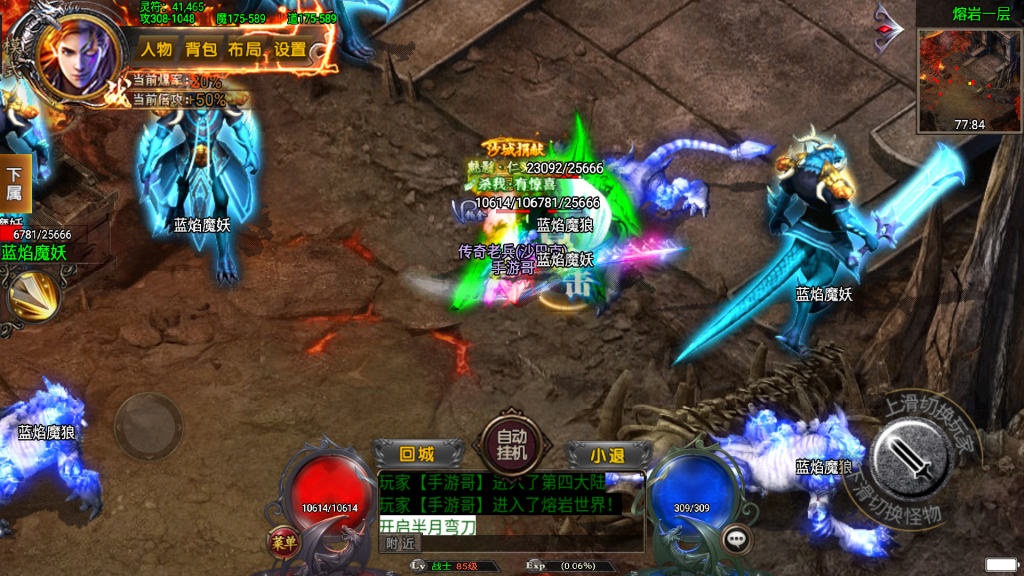Viewport: 1024px width, 576px height.
Task: Open the 下属 subordinates side tab
Action: (x=14, y=184)
